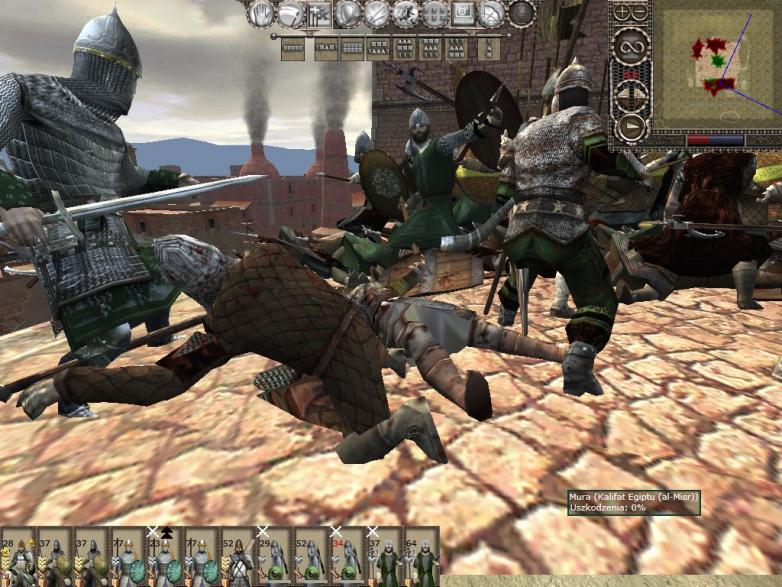Select the shield defend order icon
782x587 pixels.
(x=348, y=13)
